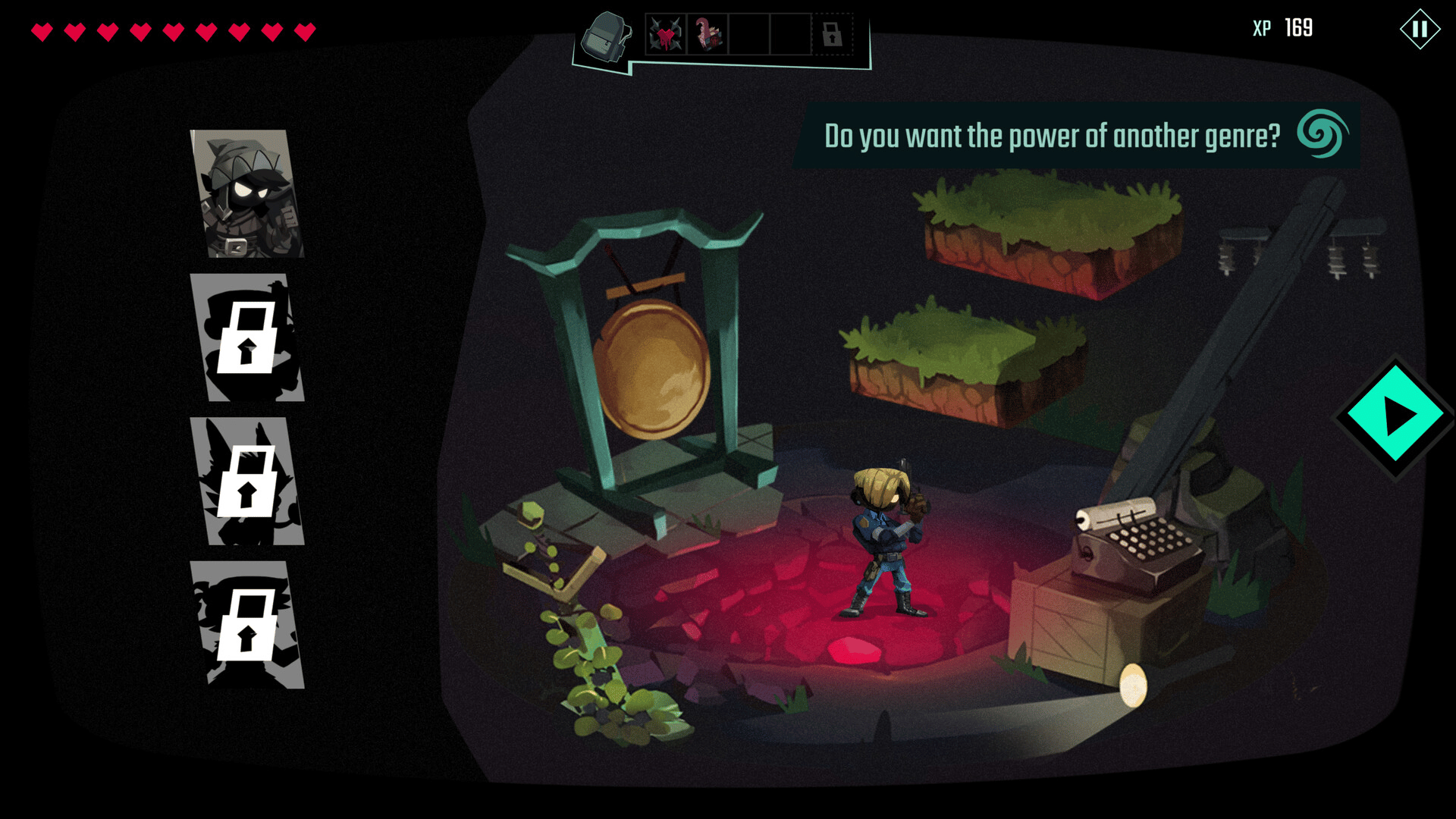
Task: Select the bleeding heart shuriken item
Action: 665,35
